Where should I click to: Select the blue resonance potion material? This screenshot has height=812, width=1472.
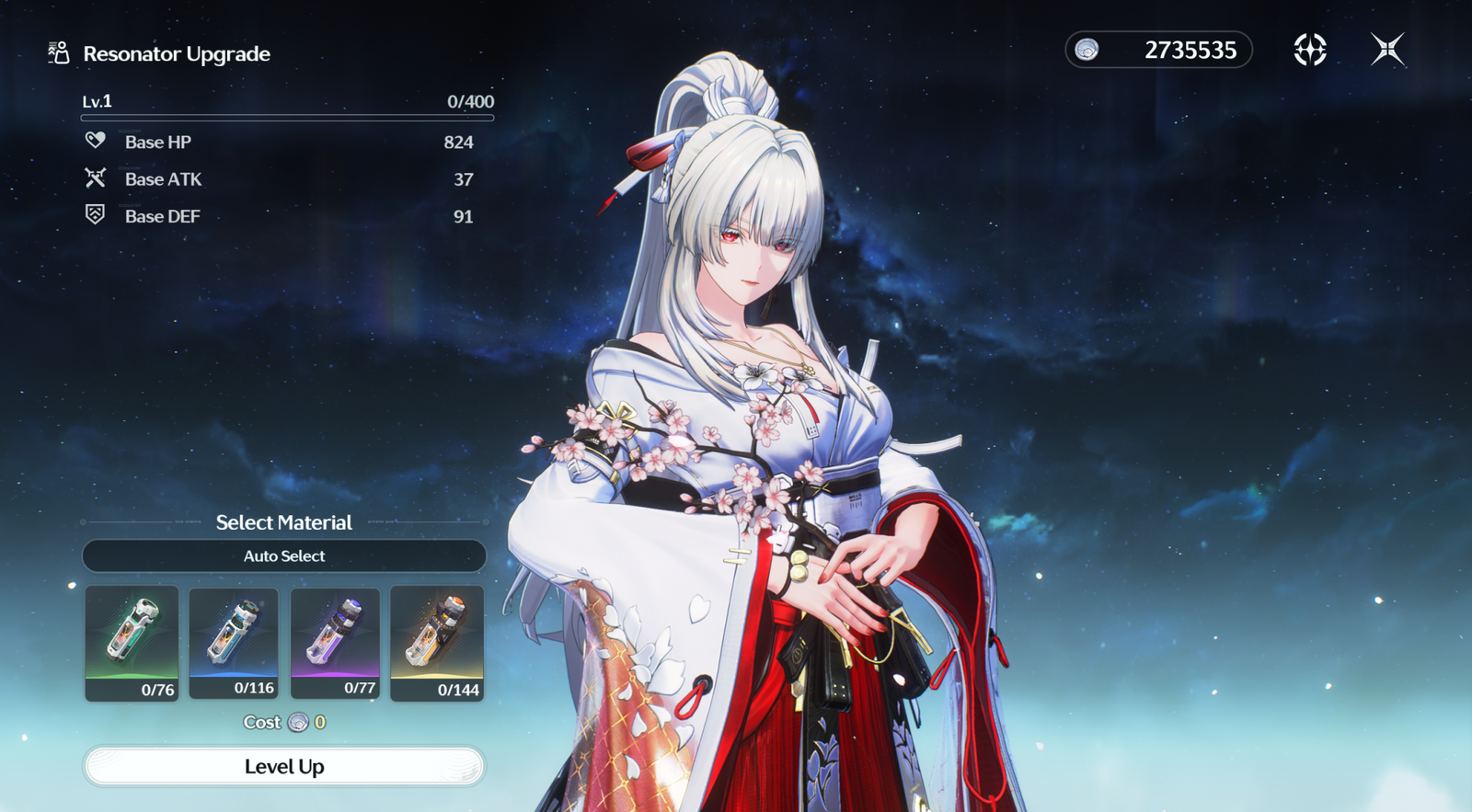tap(234, 644)
